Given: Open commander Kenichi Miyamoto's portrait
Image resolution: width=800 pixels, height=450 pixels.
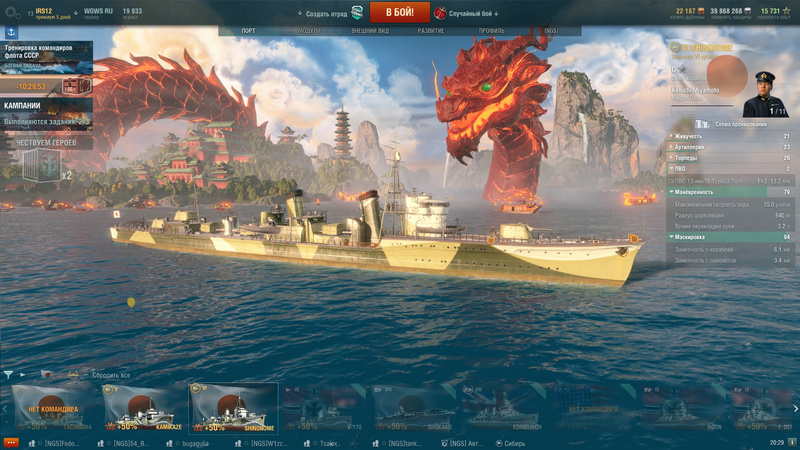Looking at the screenshot, I should click(765, 87).
